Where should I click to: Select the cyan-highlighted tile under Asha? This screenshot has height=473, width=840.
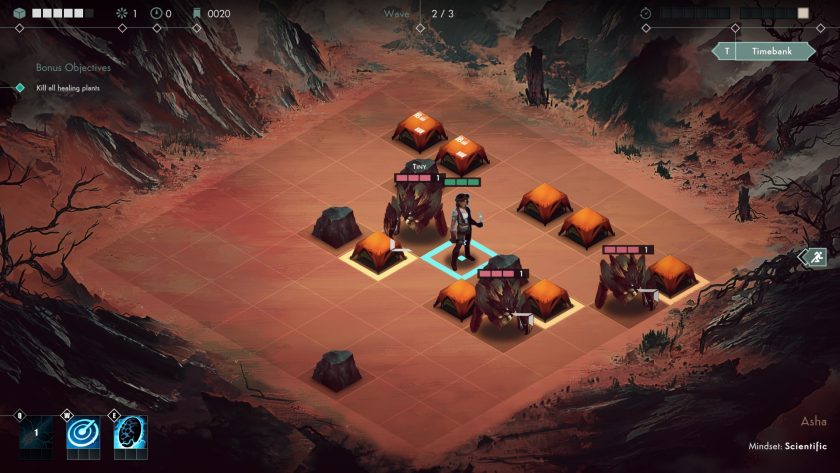(x=460, y=258)
